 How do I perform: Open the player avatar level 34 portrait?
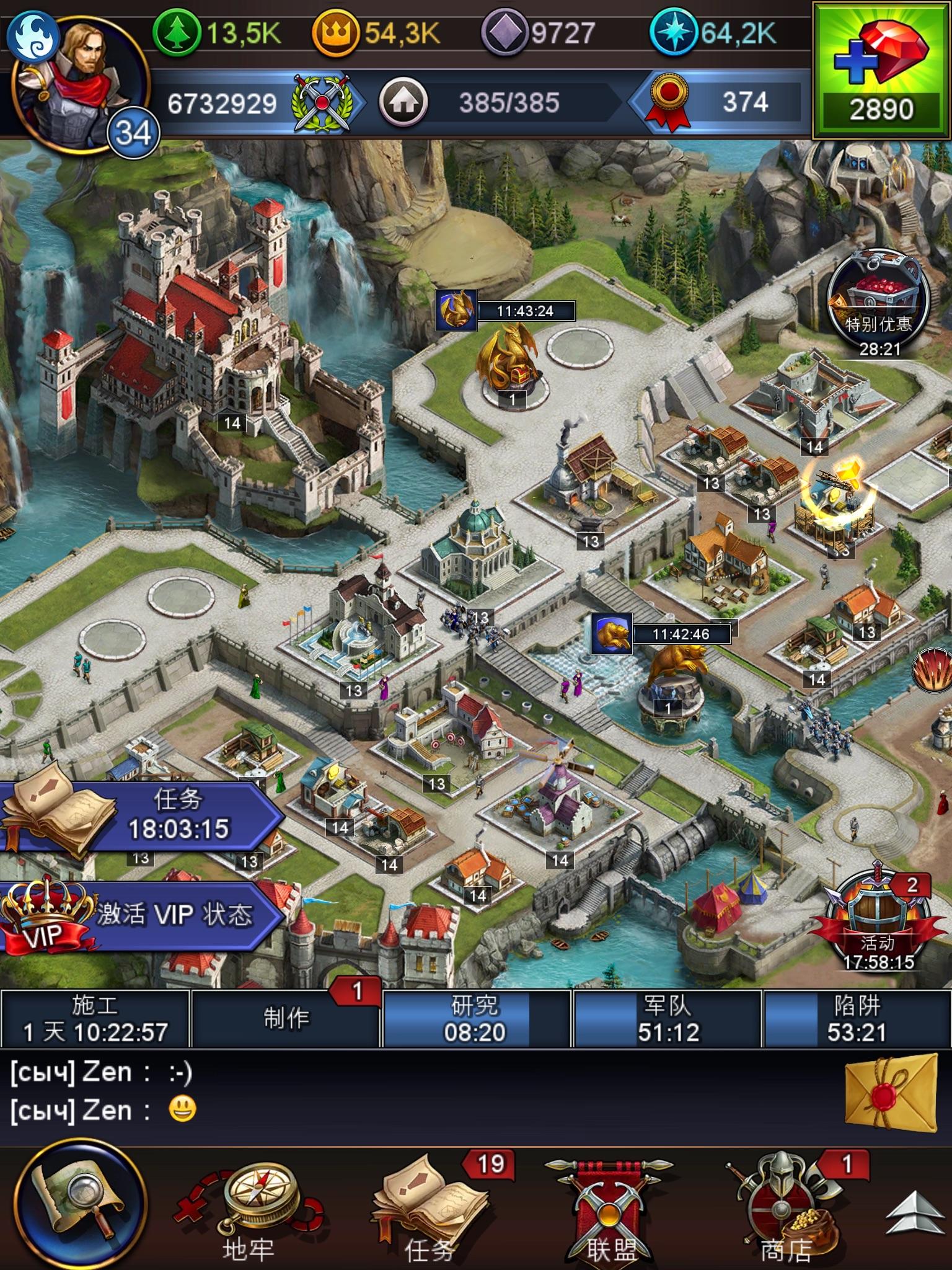(81, 74)
